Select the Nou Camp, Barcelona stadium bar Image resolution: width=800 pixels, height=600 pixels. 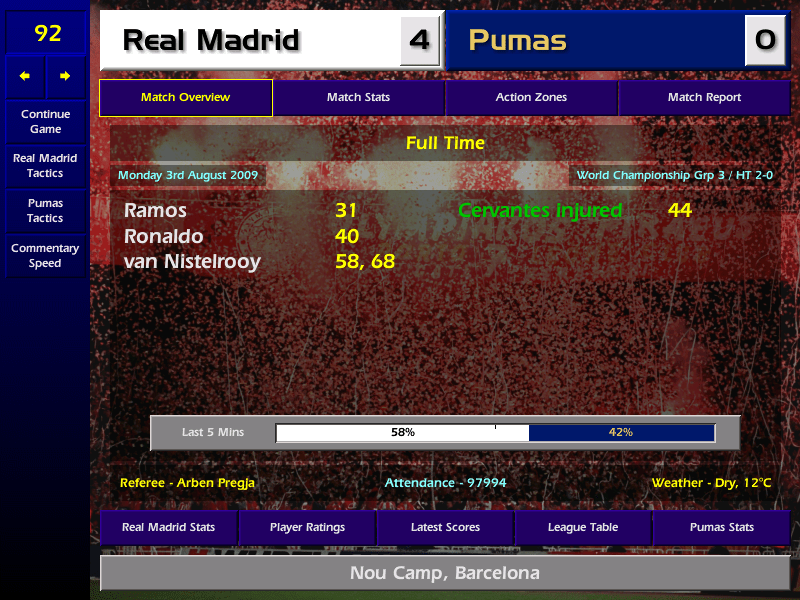445,574
